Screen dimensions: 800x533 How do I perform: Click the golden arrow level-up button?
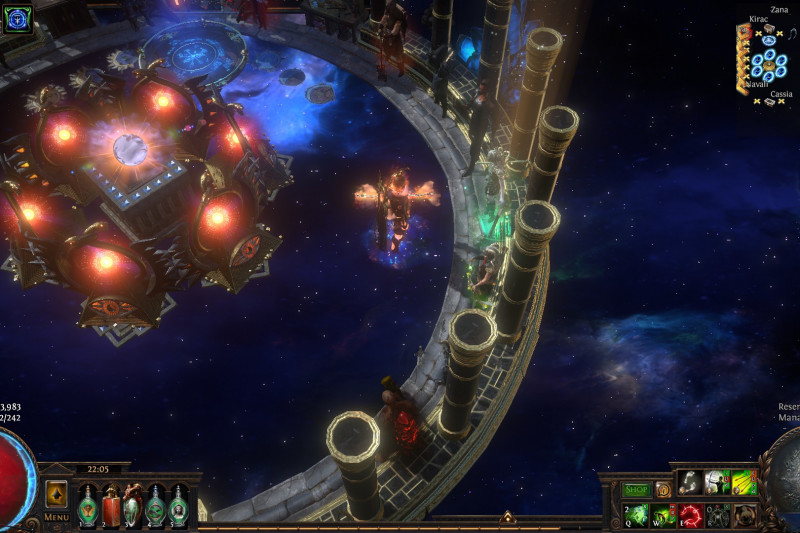[x=56, y=494]
